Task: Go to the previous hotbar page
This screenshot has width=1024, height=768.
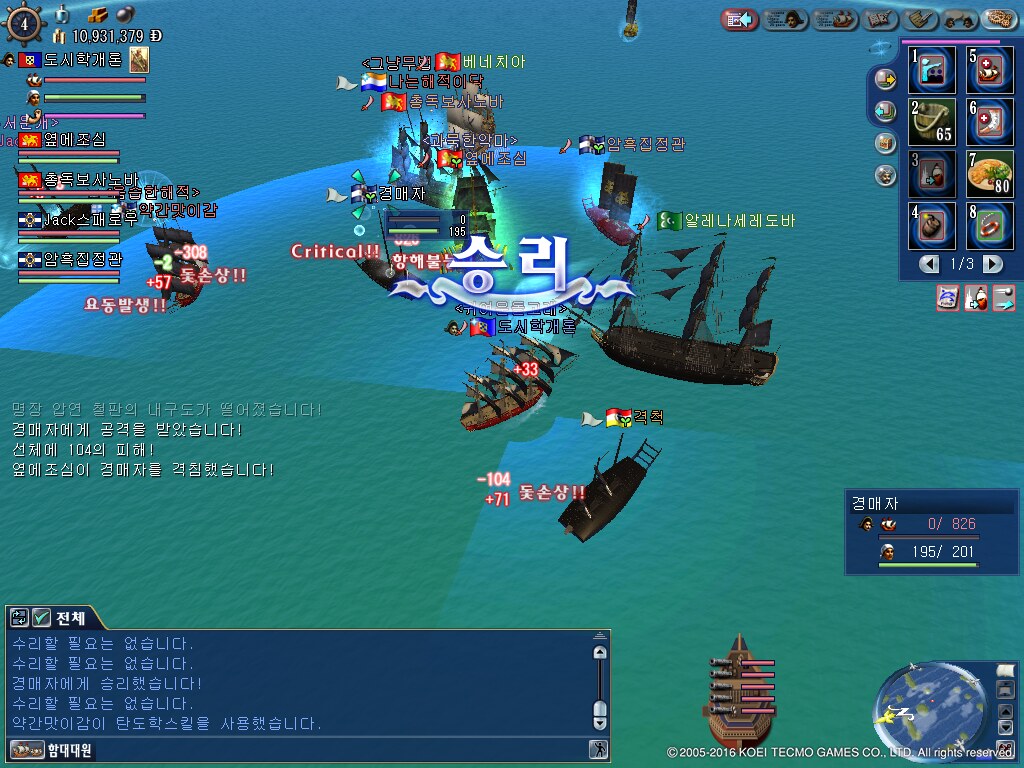Action: point(930,264)
